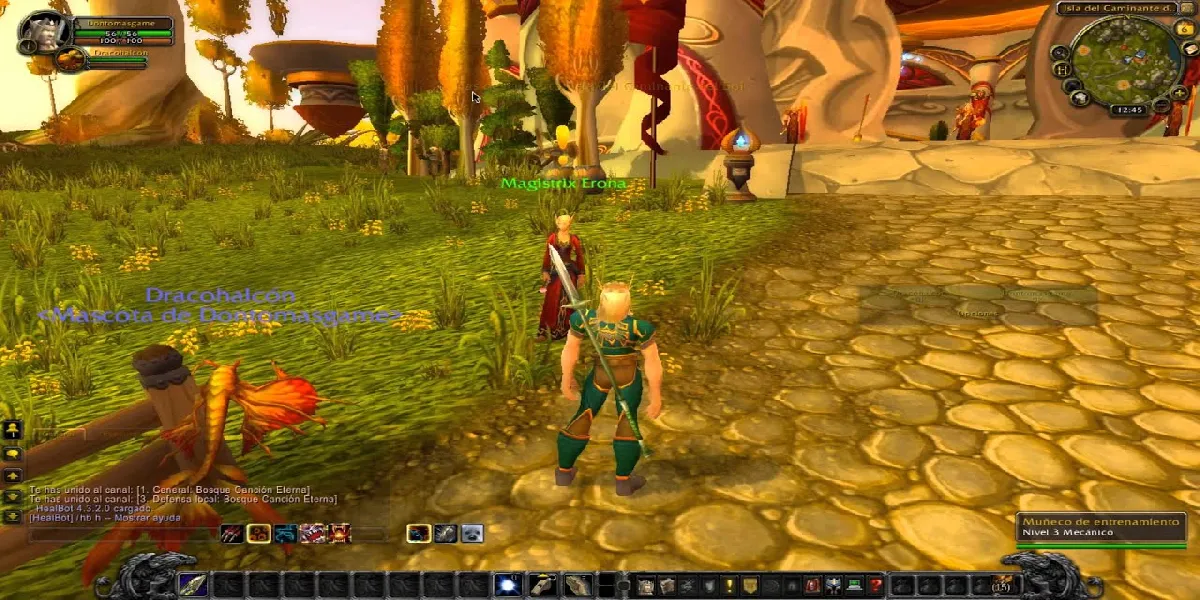Screen dimensions: 1200x600
Task: Click the player portrait of Dontomasgame
Action: coord(45,33)
